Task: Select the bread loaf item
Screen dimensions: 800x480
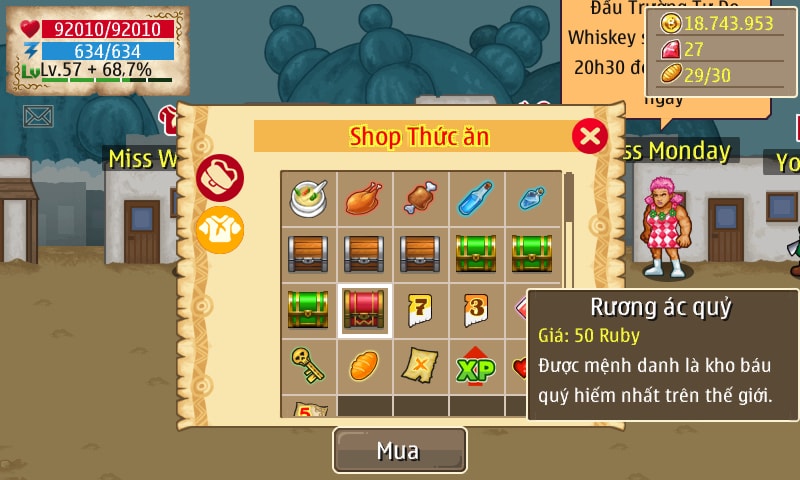Action: pos(364,366)
